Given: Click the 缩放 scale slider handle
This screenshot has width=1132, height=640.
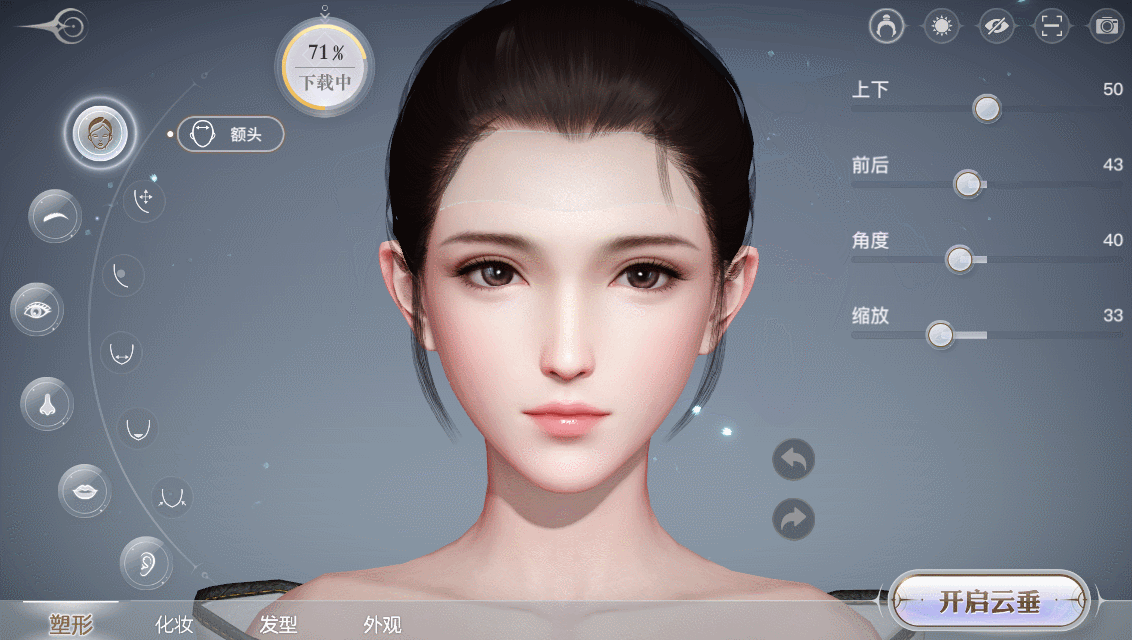Looking at the screenshot, I should tap(939, 334).
